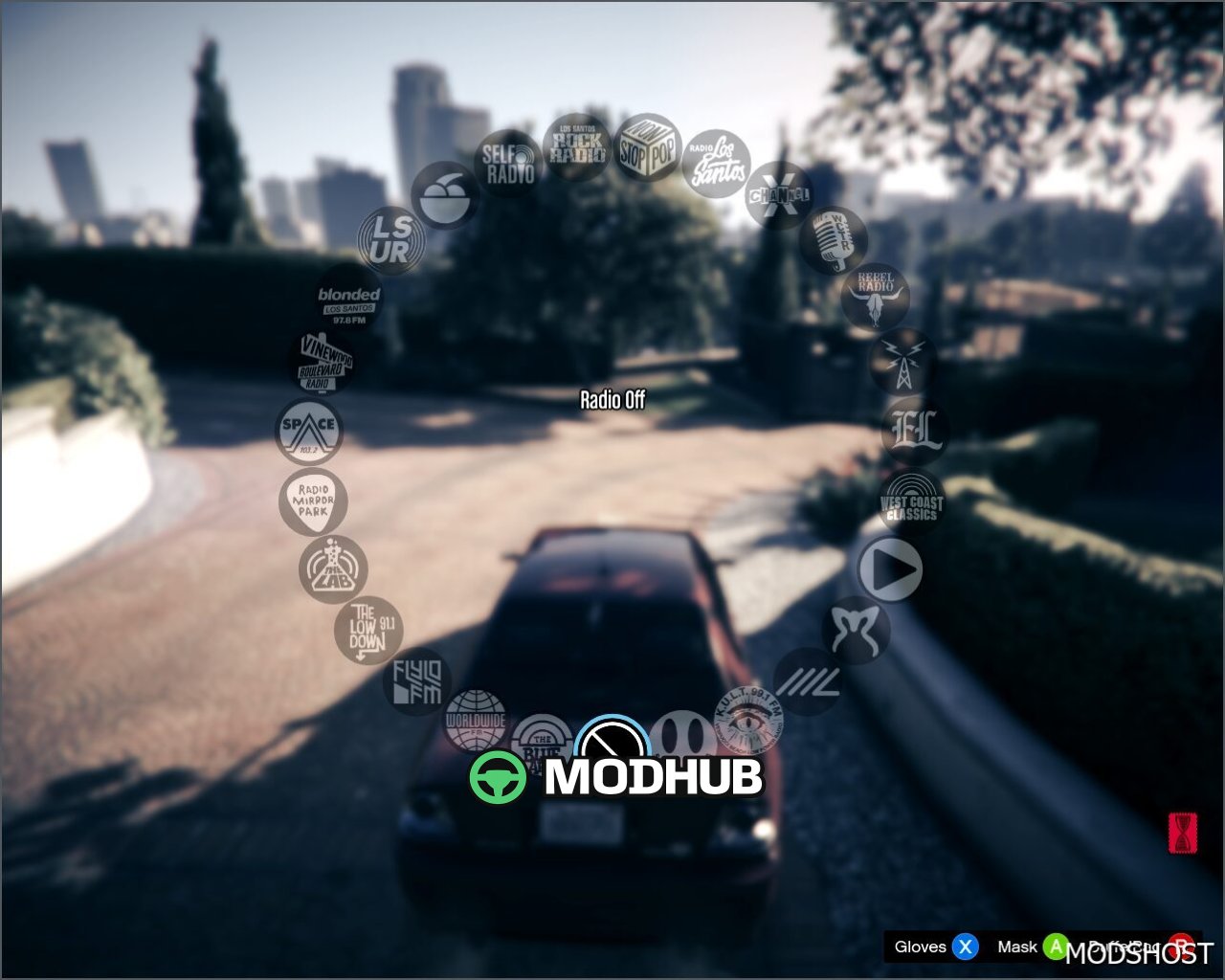Viewport: 1225px width, 980px height.
Task: Choose The Lab radio station
Action: point(332,569)
